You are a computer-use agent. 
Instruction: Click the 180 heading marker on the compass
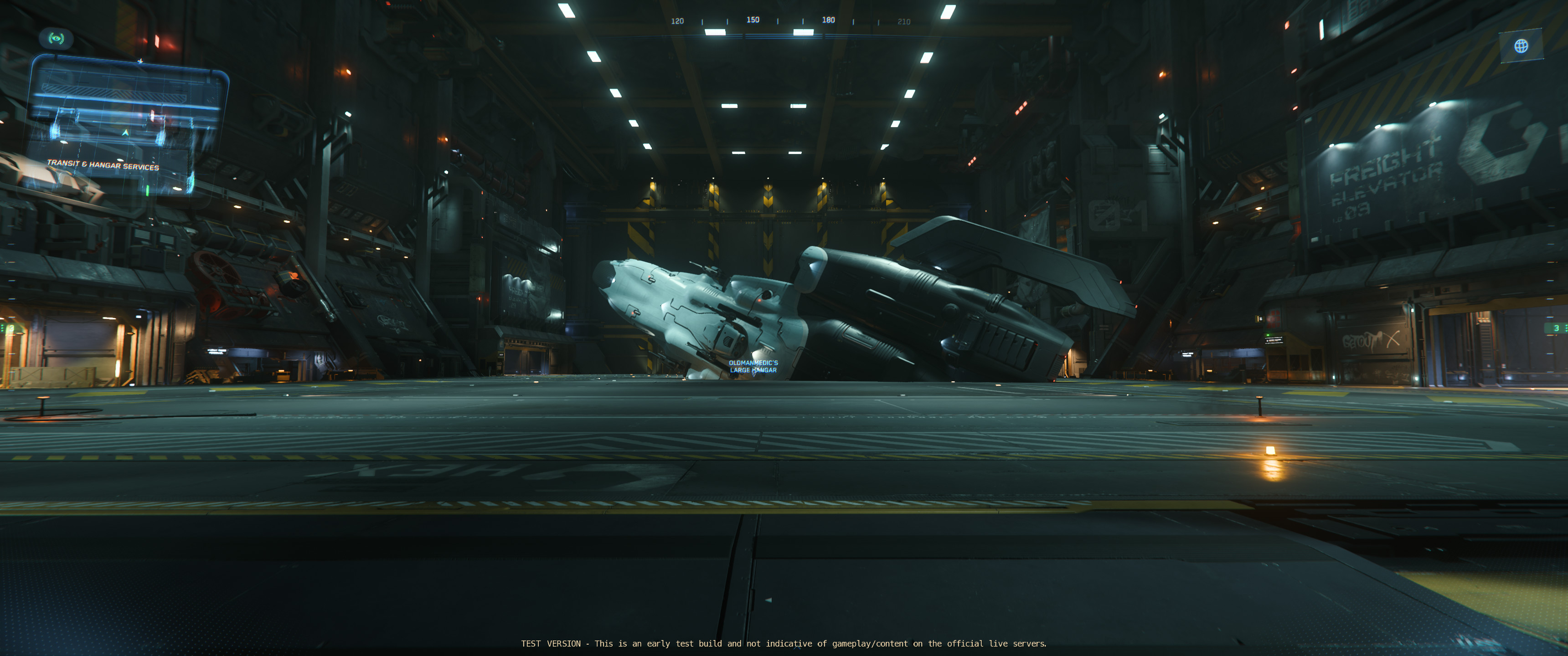[x=827, y=20]
